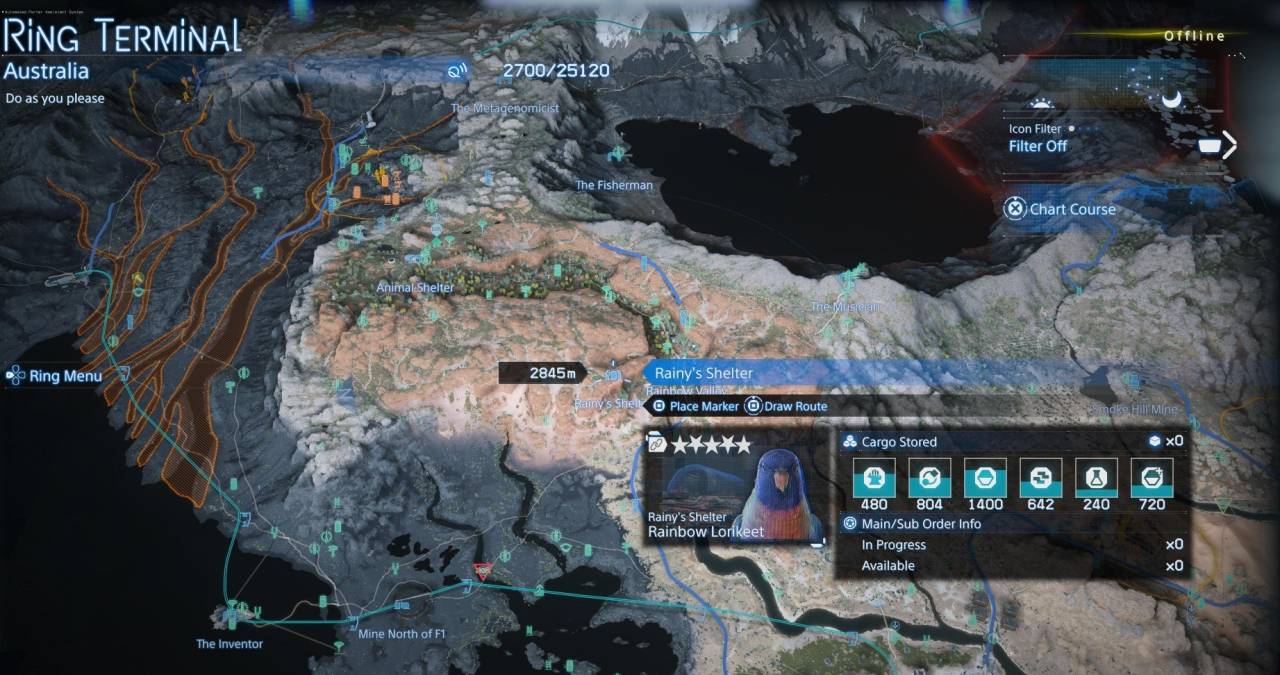Click the right arrow beside filter
Screen dimensions: 1280x675
tap(1229, 145)
